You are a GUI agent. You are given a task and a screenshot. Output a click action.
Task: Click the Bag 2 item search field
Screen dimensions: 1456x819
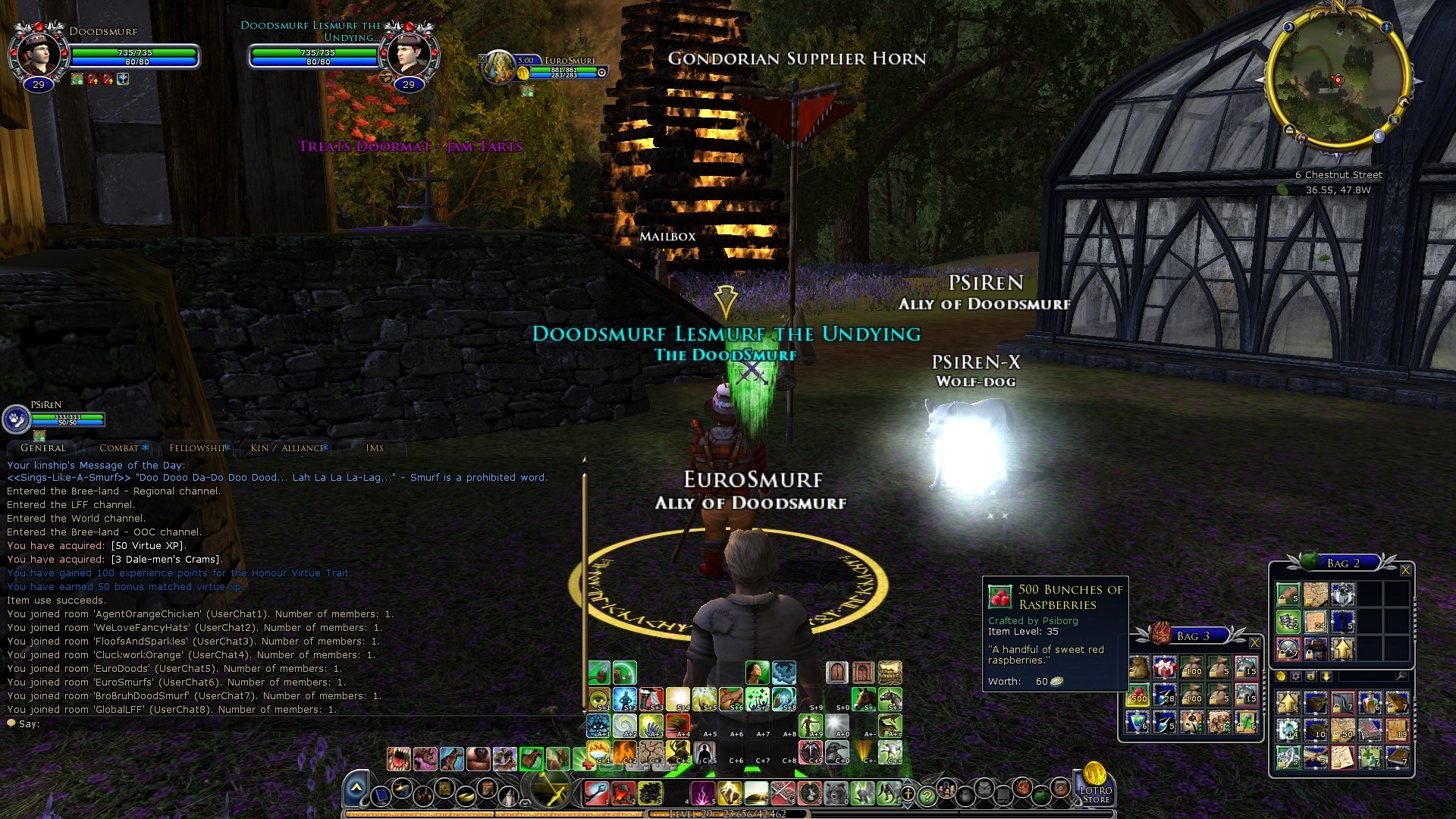[x=1365, y=676]
